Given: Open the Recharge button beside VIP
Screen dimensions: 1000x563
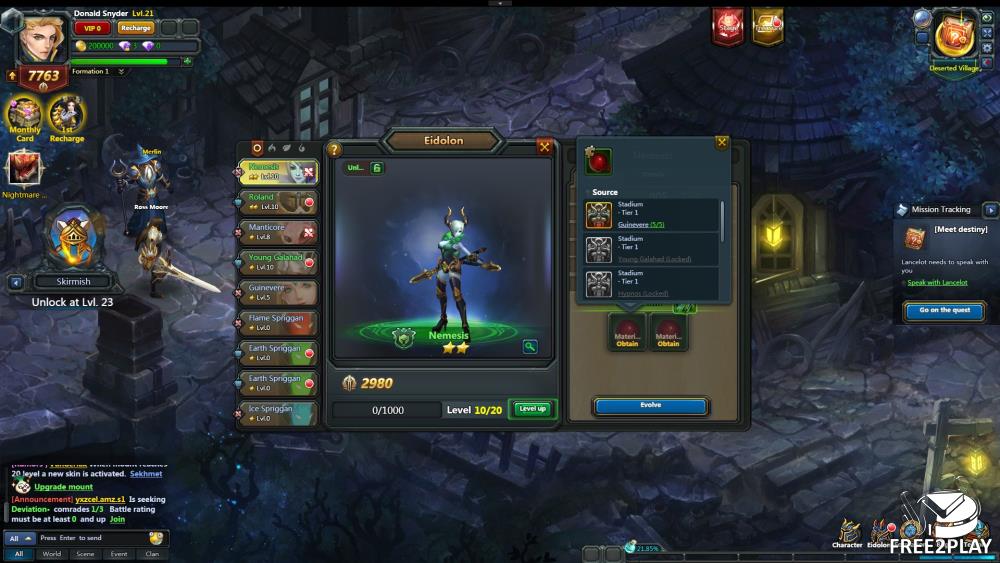Looking at the screenshot, I should click(x=136, y=28).
